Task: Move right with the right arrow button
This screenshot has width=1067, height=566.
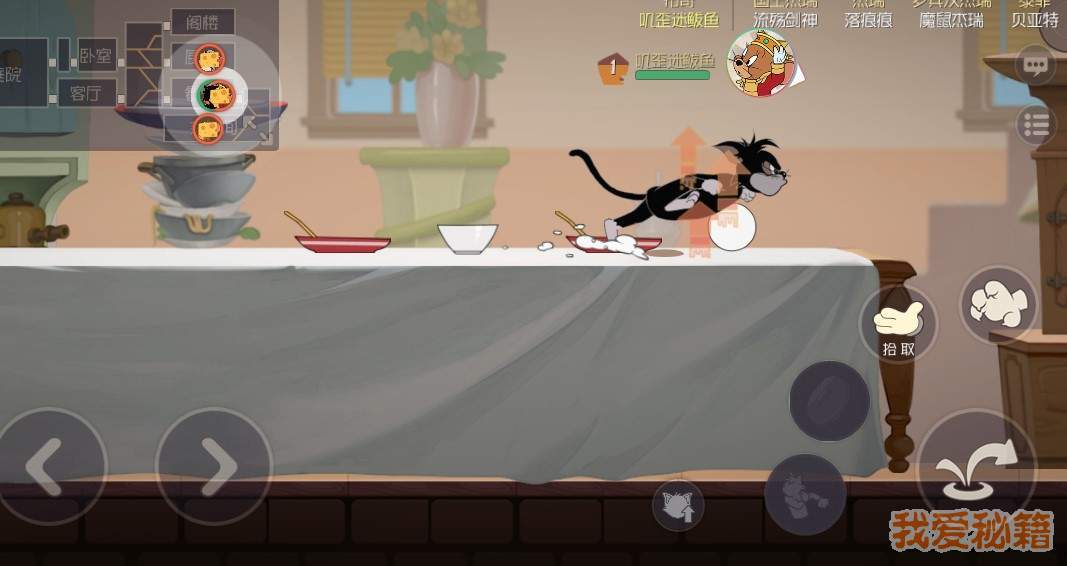Action: click(213, 465)
